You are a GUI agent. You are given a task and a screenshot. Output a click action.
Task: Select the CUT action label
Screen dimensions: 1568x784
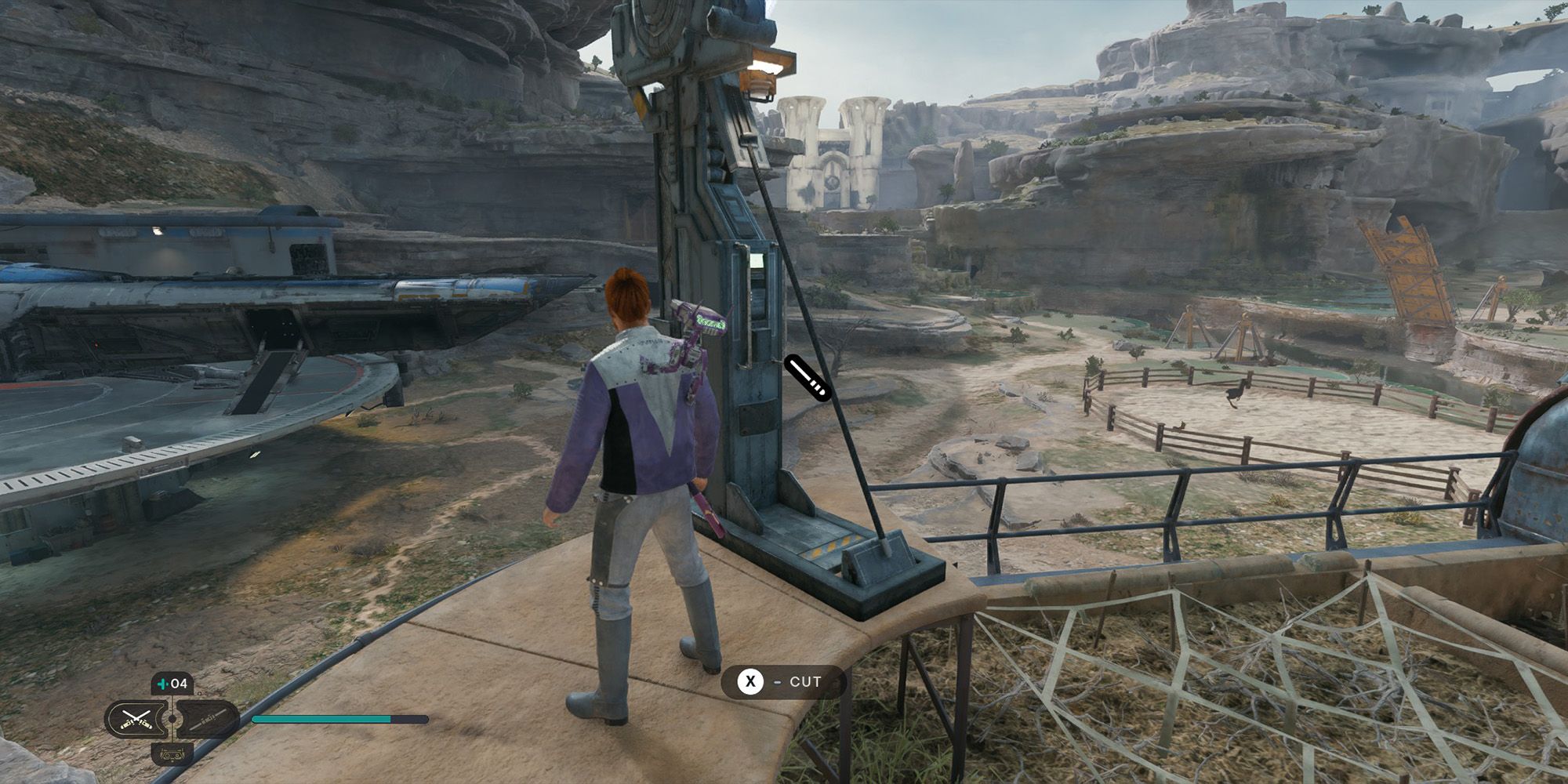(x=805, y=682)
